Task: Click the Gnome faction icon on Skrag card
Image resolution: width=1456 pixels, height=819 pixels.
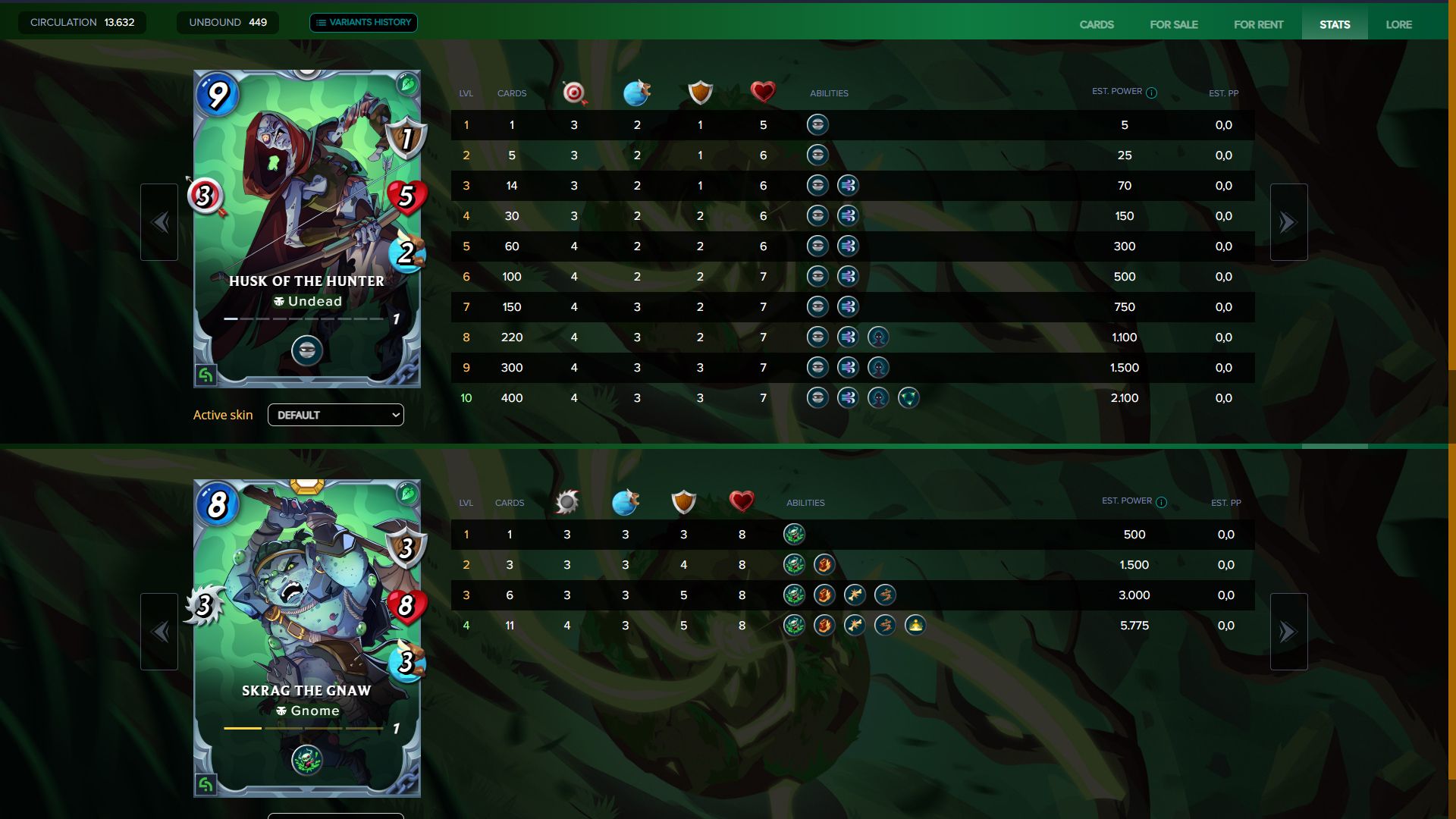Action: 281,711
